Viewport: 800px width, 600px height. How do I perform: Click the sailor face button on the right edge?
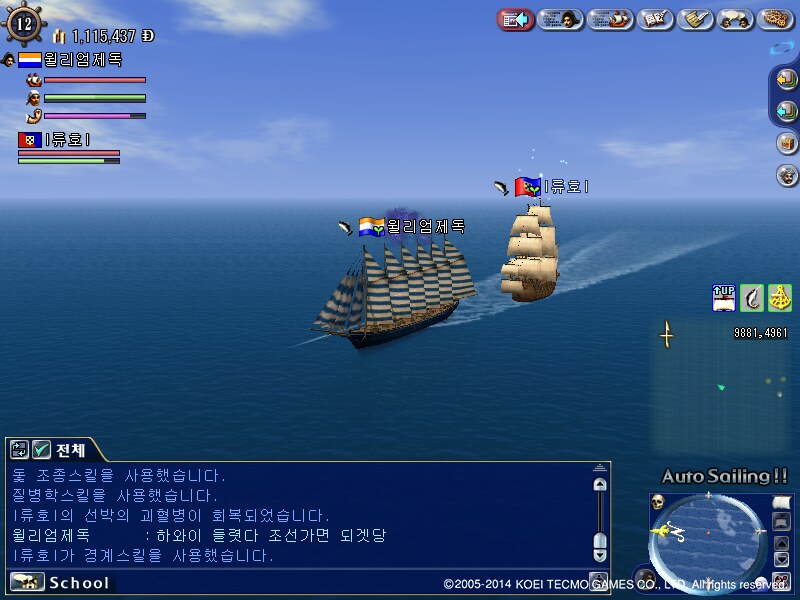[787, 175]
